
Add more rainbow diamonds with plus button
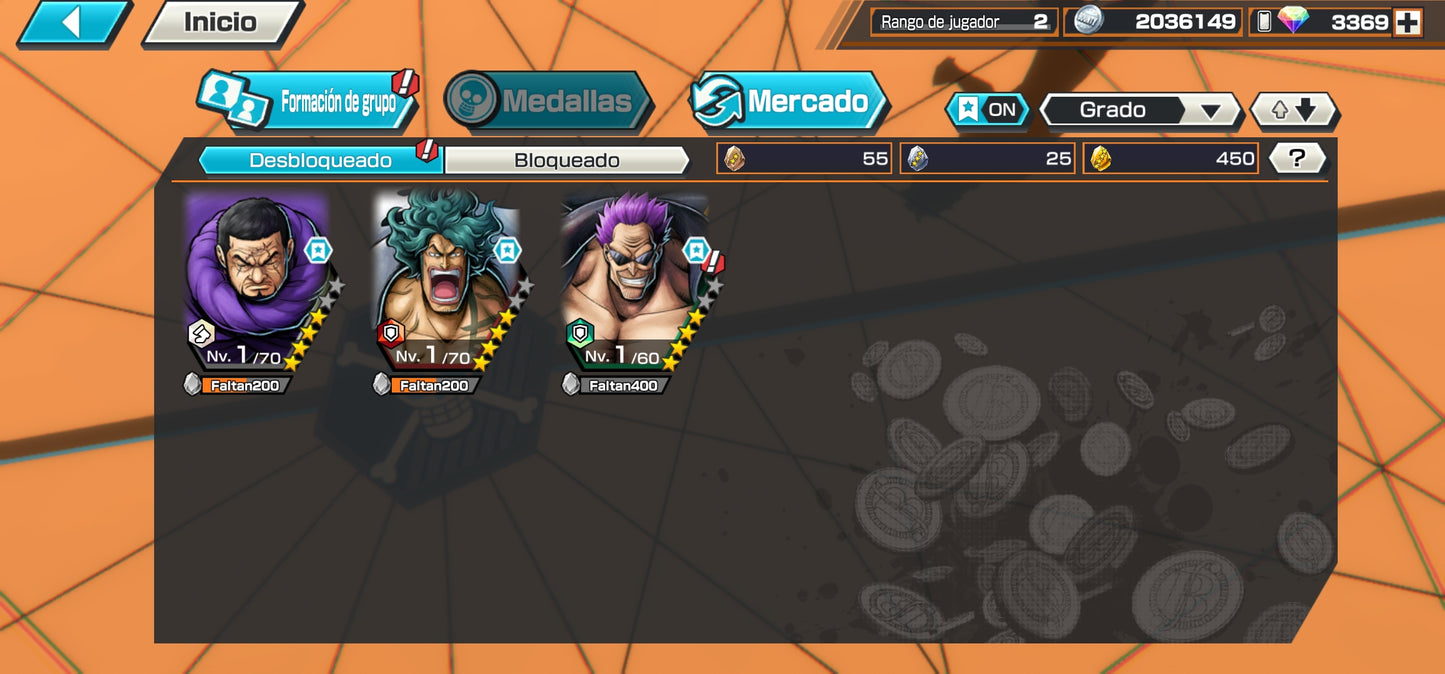[x=1407, y=22]
